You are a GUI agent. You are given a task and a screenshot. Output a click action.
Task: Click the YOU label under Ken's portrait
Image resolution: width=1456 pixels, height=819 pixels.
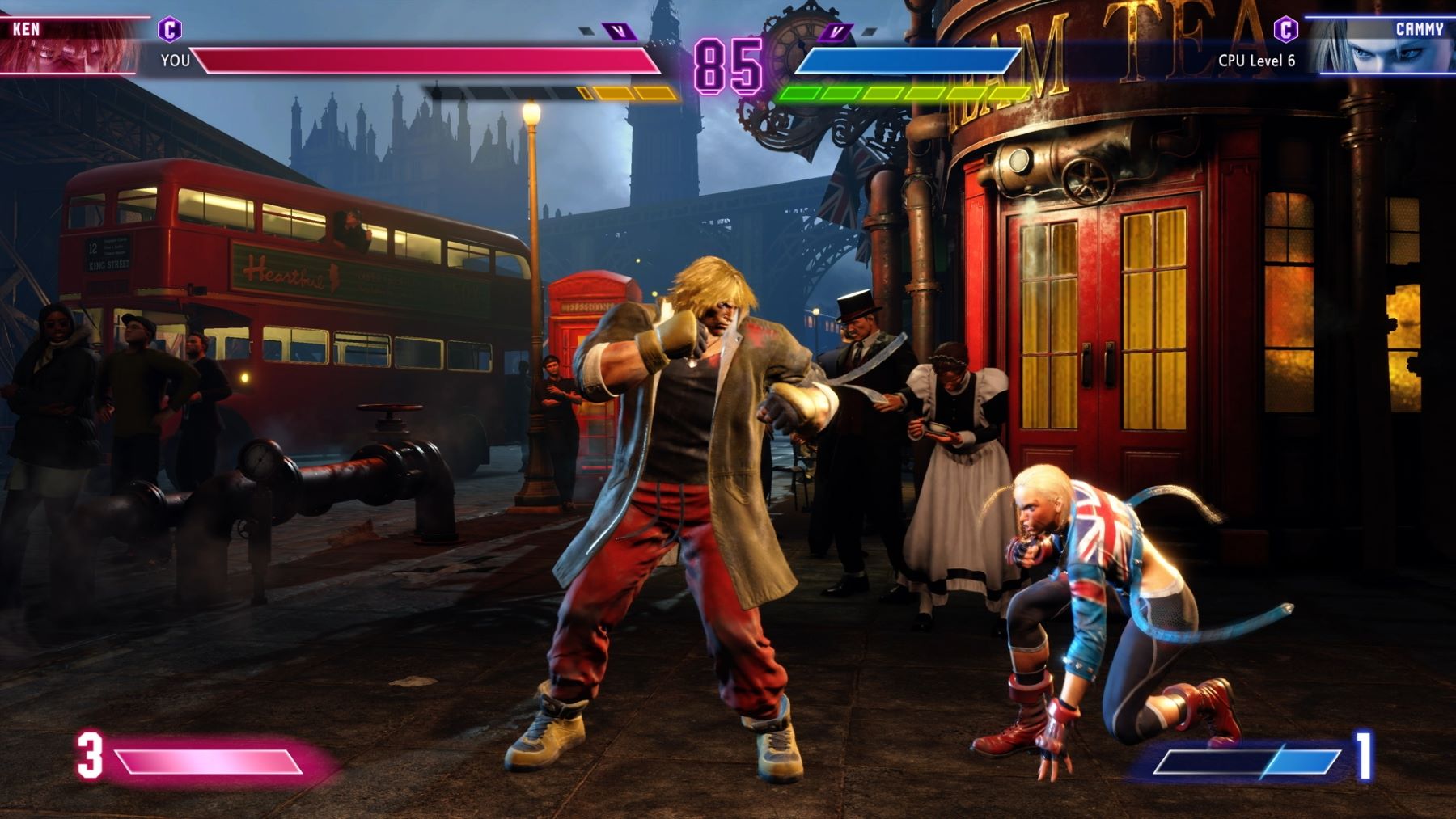176,60
